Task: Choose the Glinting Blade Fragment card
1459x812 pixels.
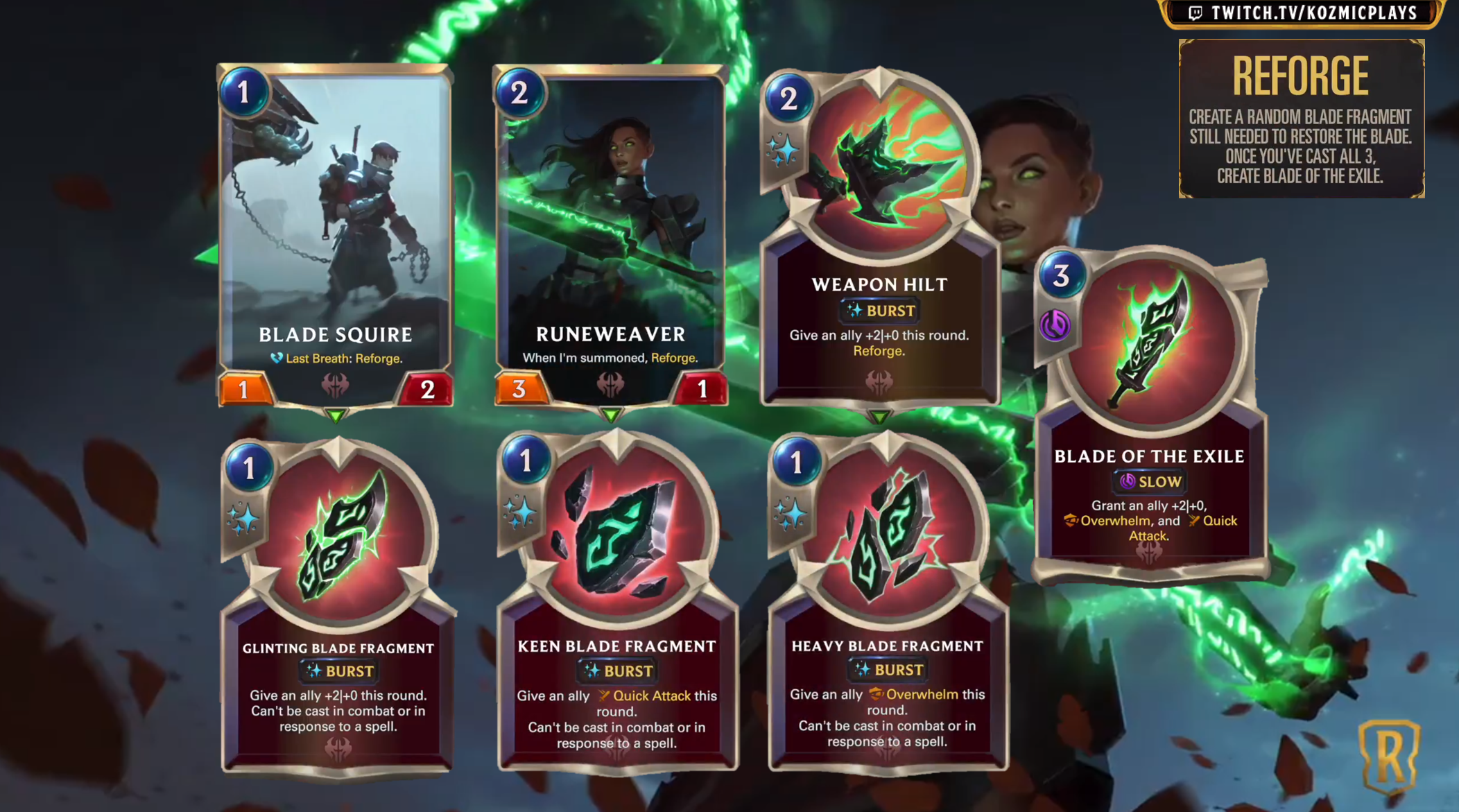Action: tap(338, 603)
